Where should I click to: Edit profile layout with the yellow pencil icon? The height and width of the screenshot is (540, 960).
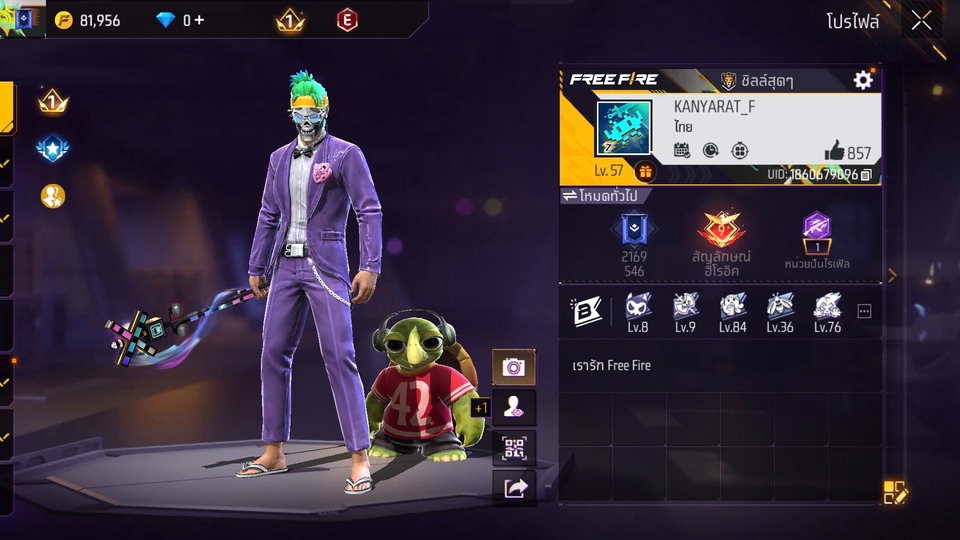click(x=894, y=491)
